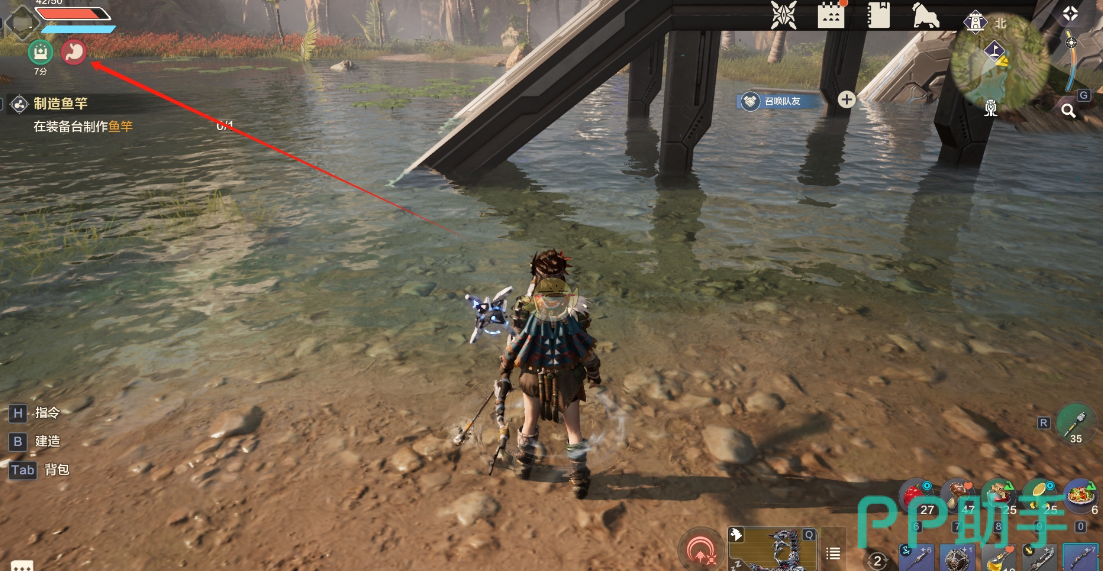Screen dimensions: 1103x571
Task: Select the mushroom food slot
Action: [x=958, y=495]
